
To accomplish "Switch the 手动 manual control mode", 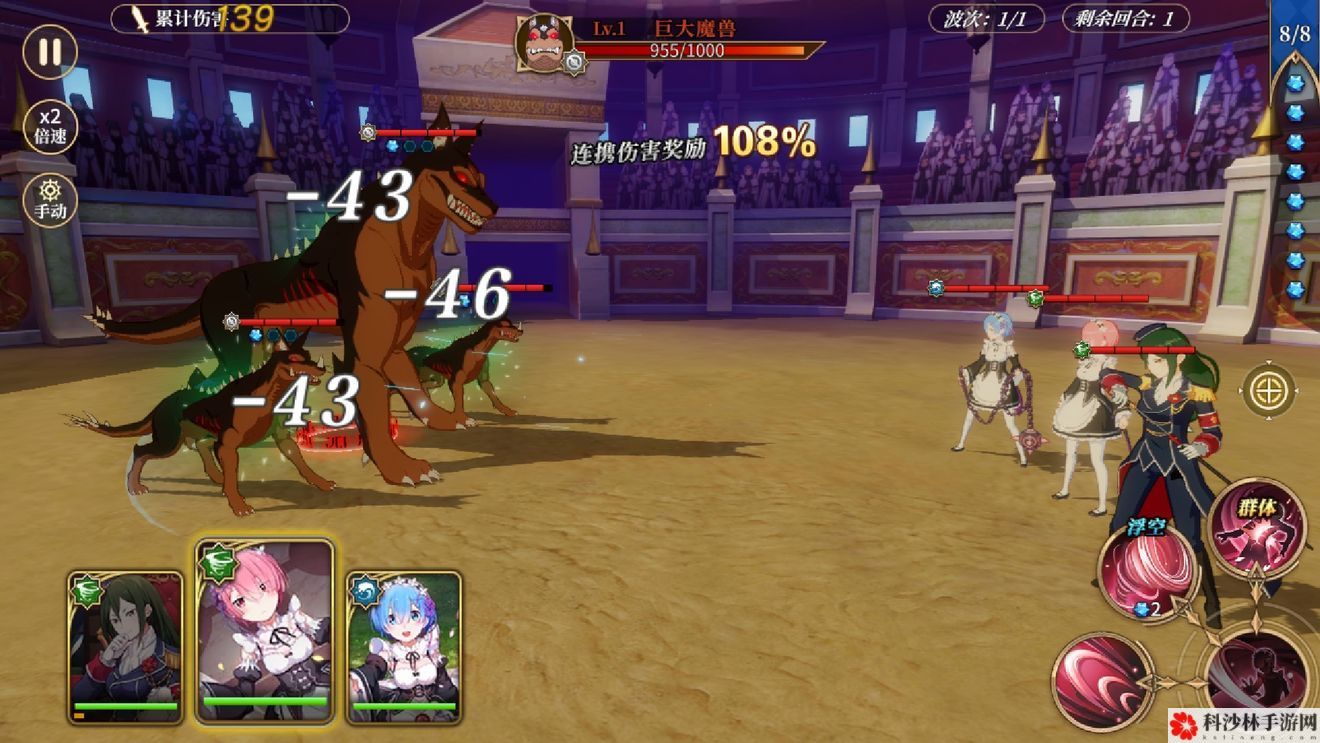I will (x=49, y=200).
